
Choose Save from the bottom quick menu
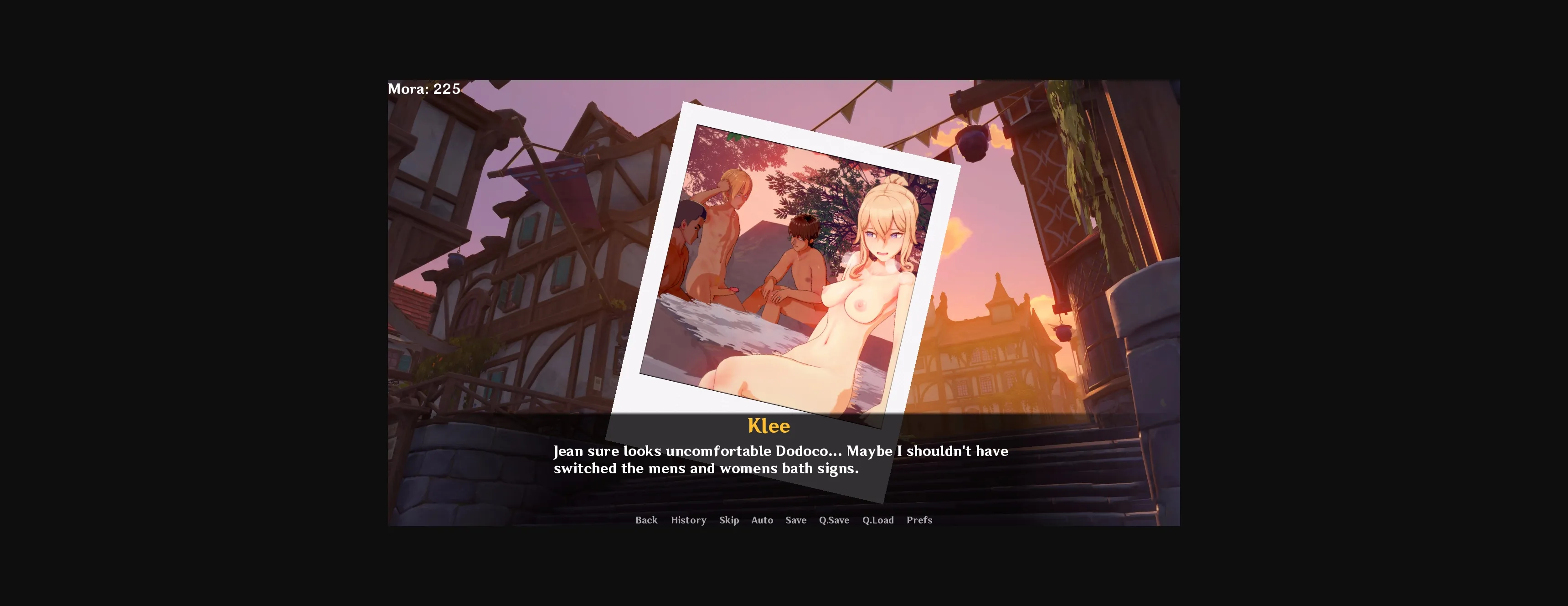795,520
